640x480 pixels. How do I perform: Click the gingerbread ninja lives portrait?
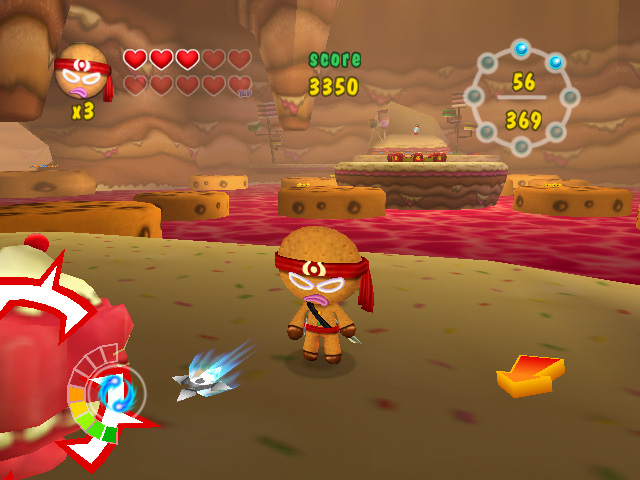[x=82, y=72]
